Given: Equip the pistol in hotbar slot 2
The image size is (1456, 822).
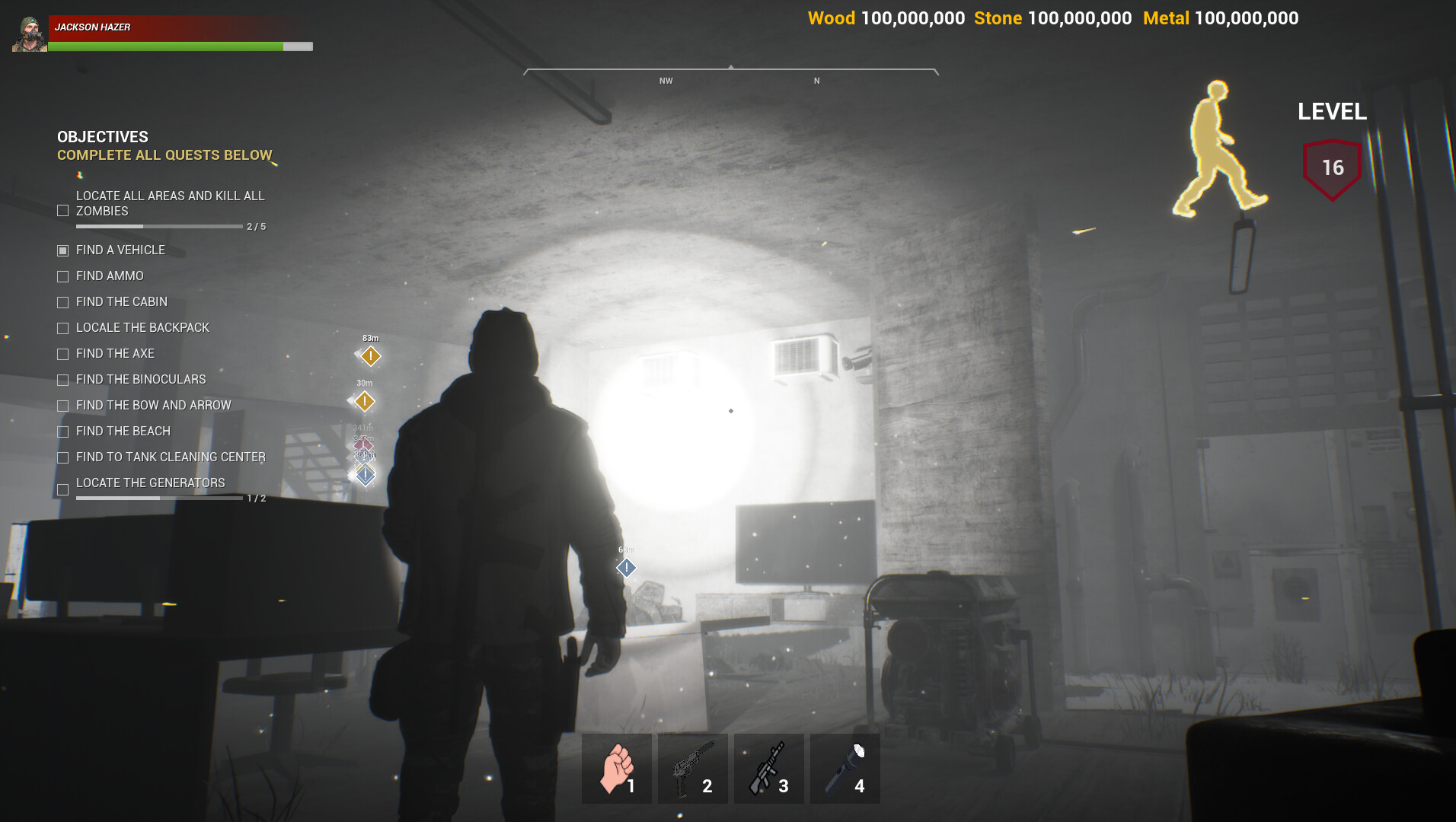Looking at the screenshot, I should (692, 767).
